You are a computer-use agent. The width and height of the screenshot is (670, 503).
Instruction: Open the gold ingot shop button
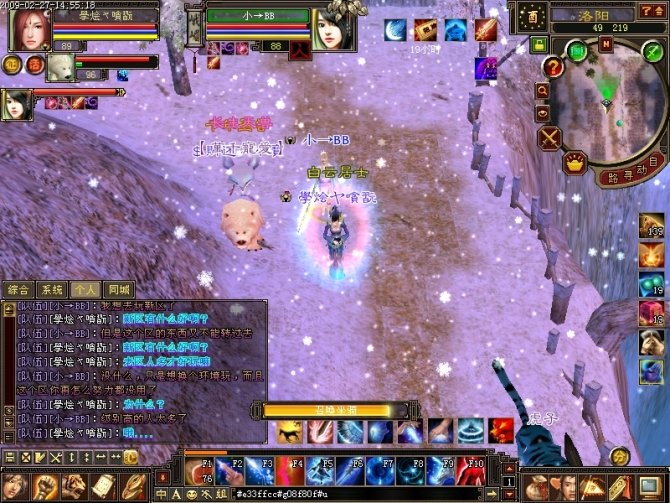574,162
